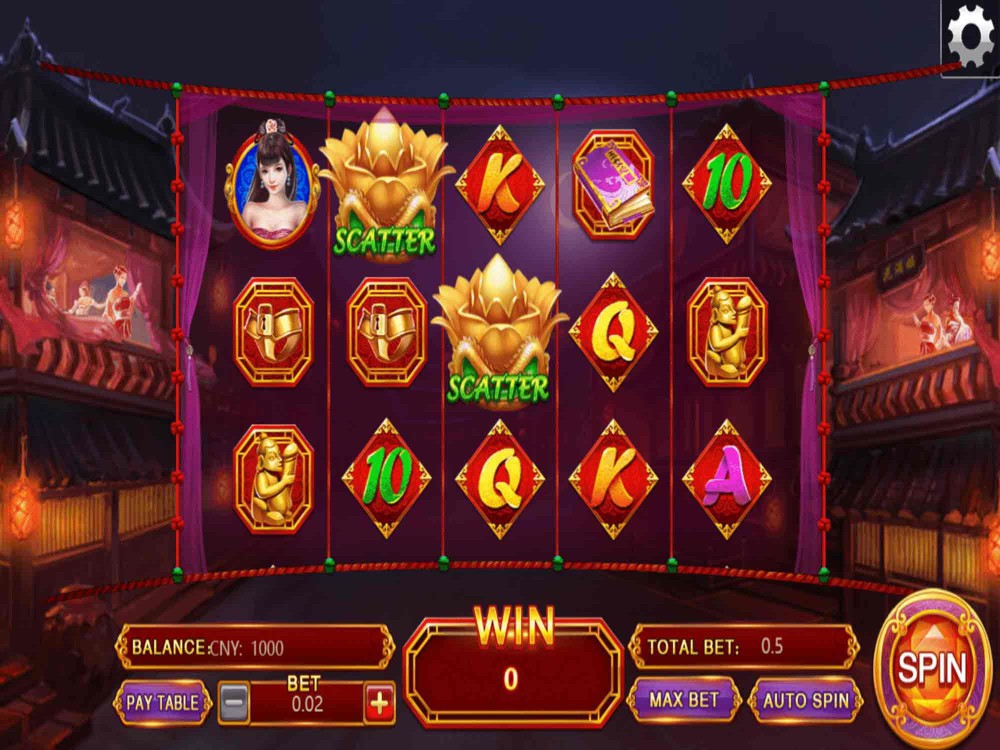Screen dimensions: 1000x750
Task: Select the Max Bet button
Action: coord(684,700)
